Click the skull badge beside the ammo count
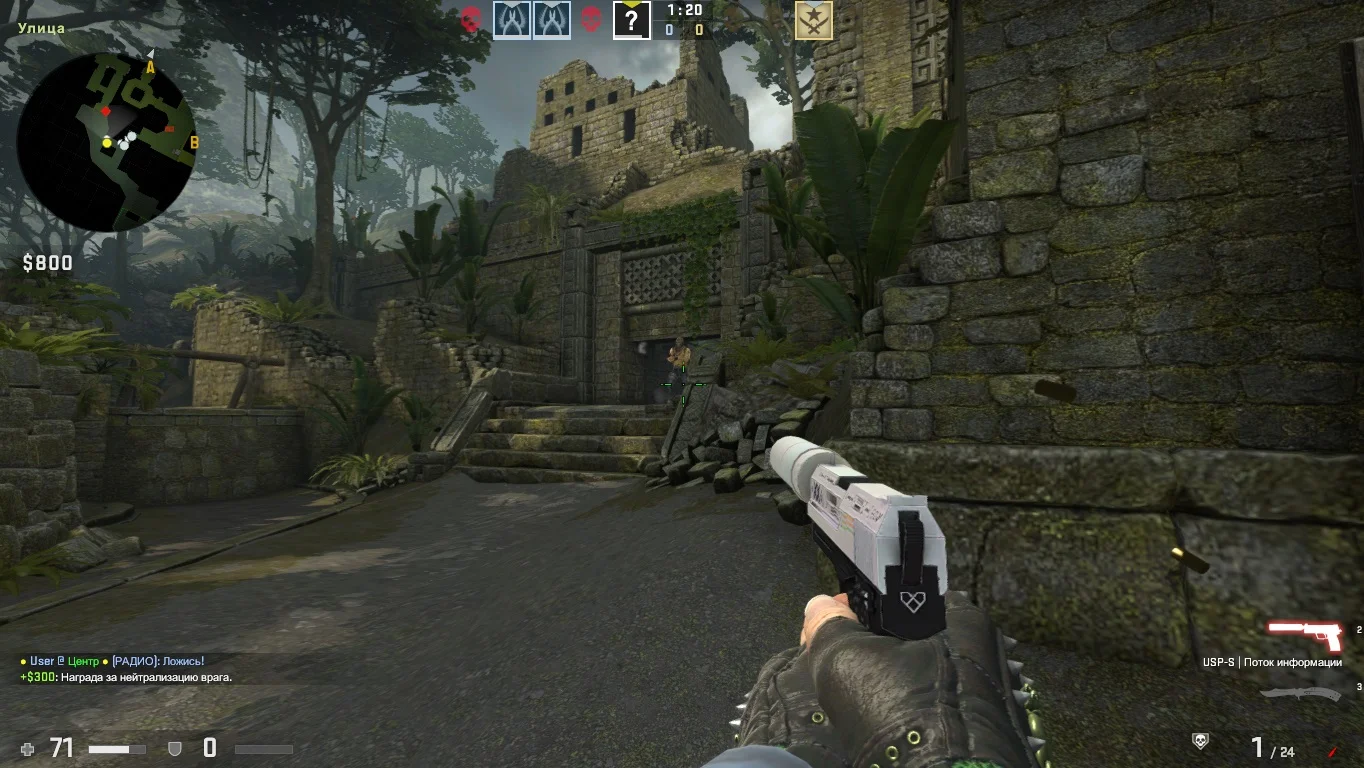Screen dimensions: 1364x768 tap(1200, 741)
